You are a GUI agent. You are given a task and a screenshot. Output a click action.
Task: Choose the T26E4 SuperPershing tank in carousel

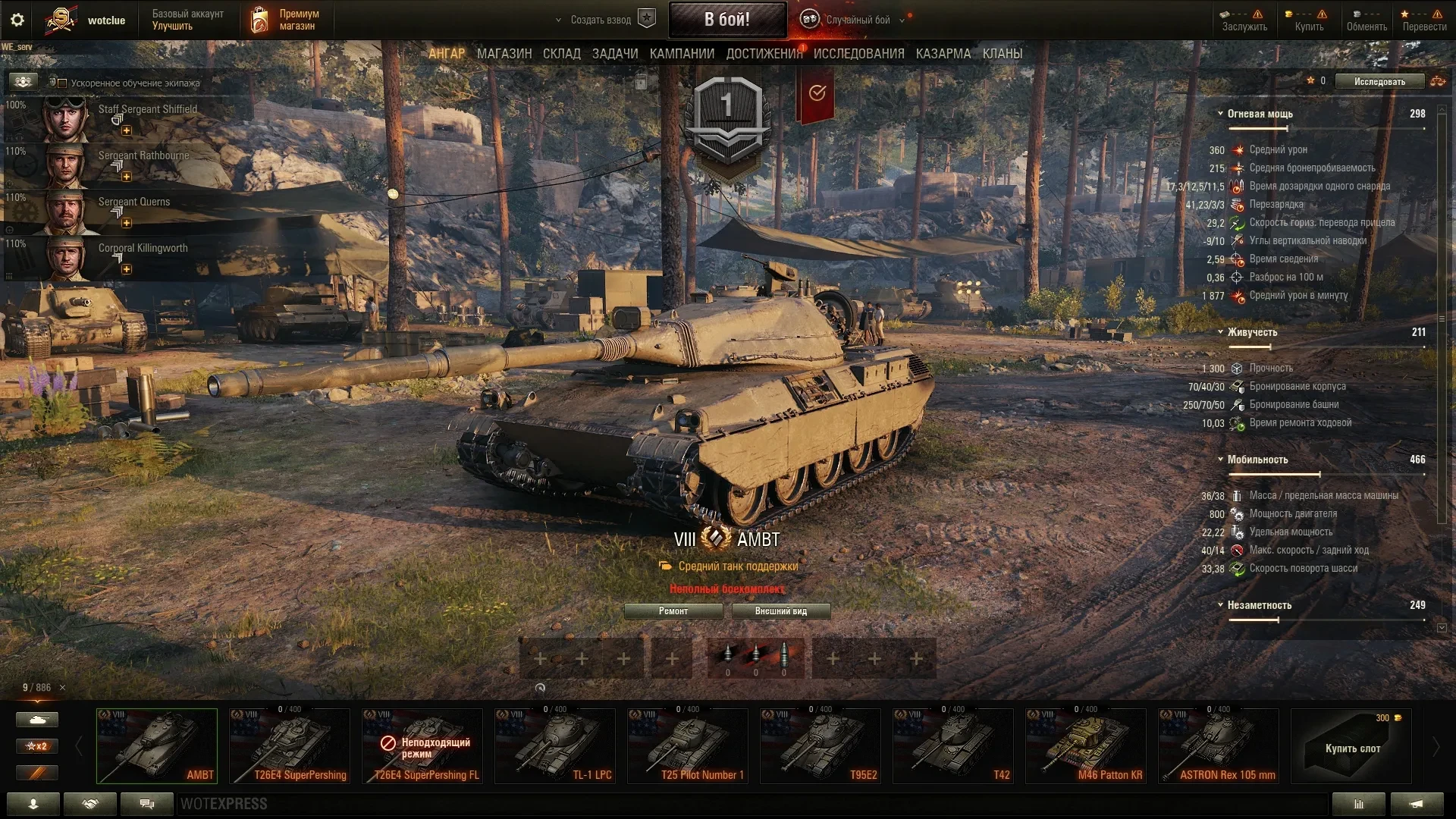click(290, 746)
